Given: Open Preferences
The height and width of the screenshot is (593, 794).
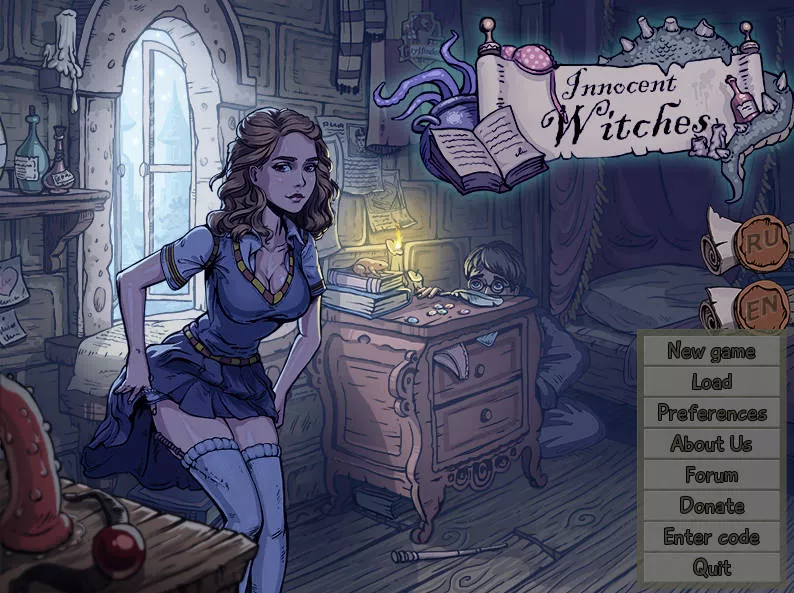Looking at the screenshot, I should click(x=711, y=413).
